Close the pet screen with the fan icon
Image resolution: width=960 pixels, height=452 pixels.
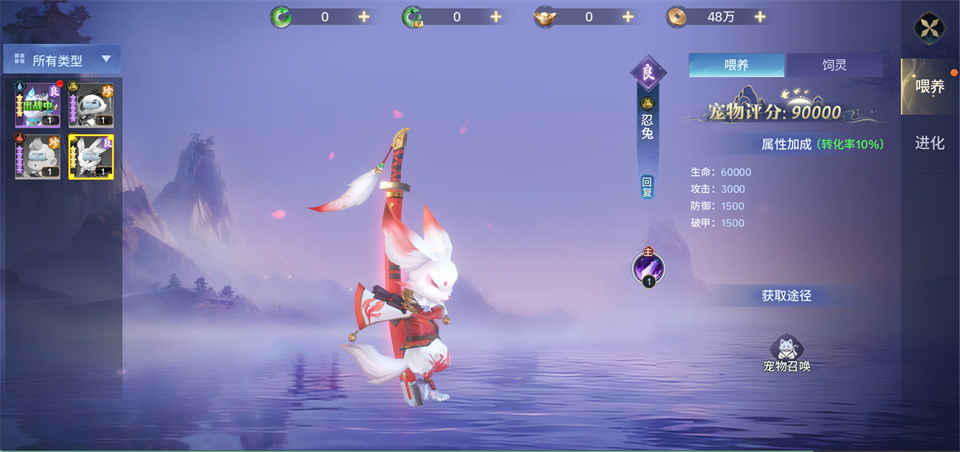[930, 28]
